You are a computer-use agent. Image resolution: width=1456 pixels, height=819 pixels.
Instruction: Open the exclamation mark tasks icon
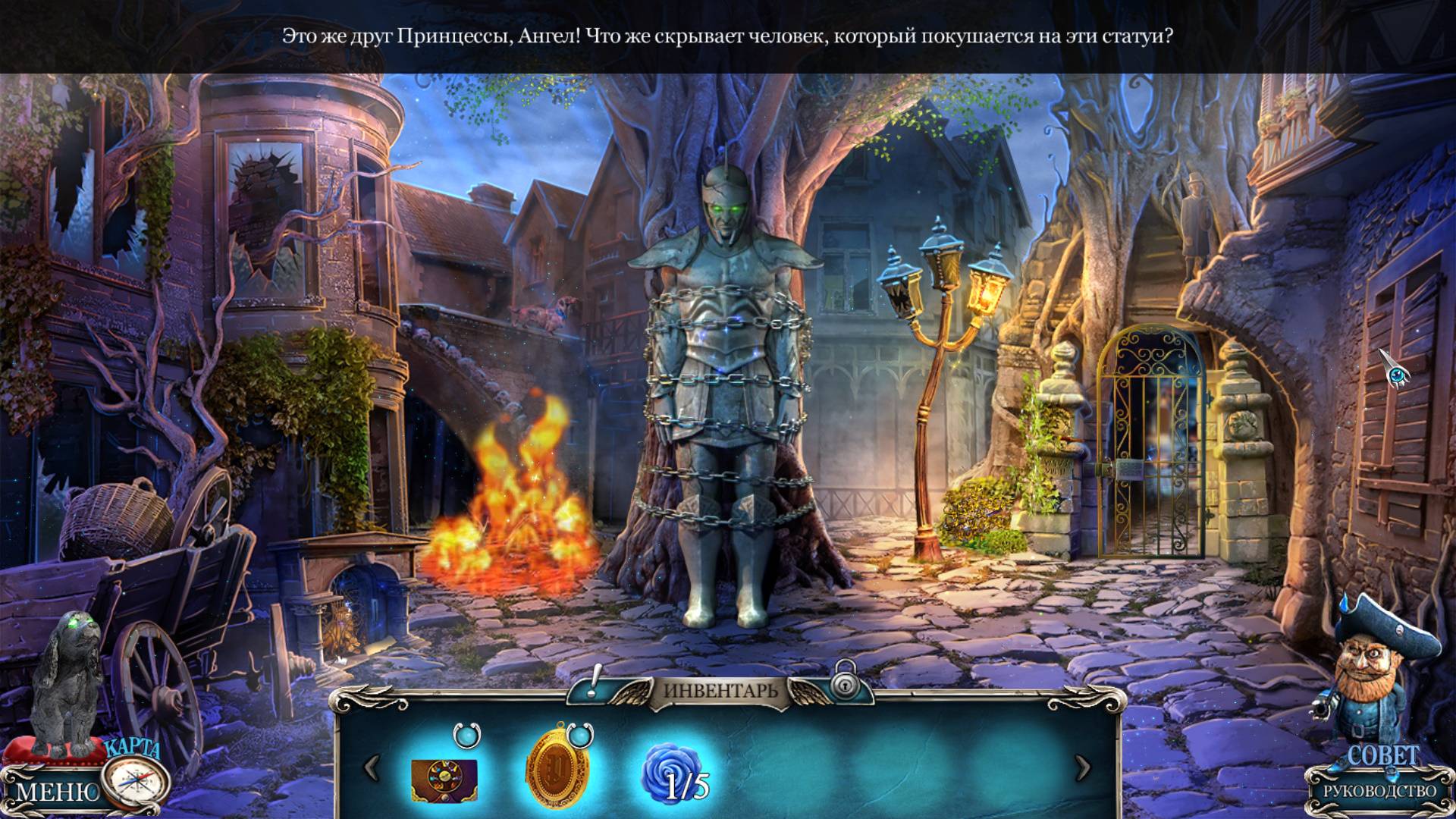pyautogui.click(x=595, y=681)
